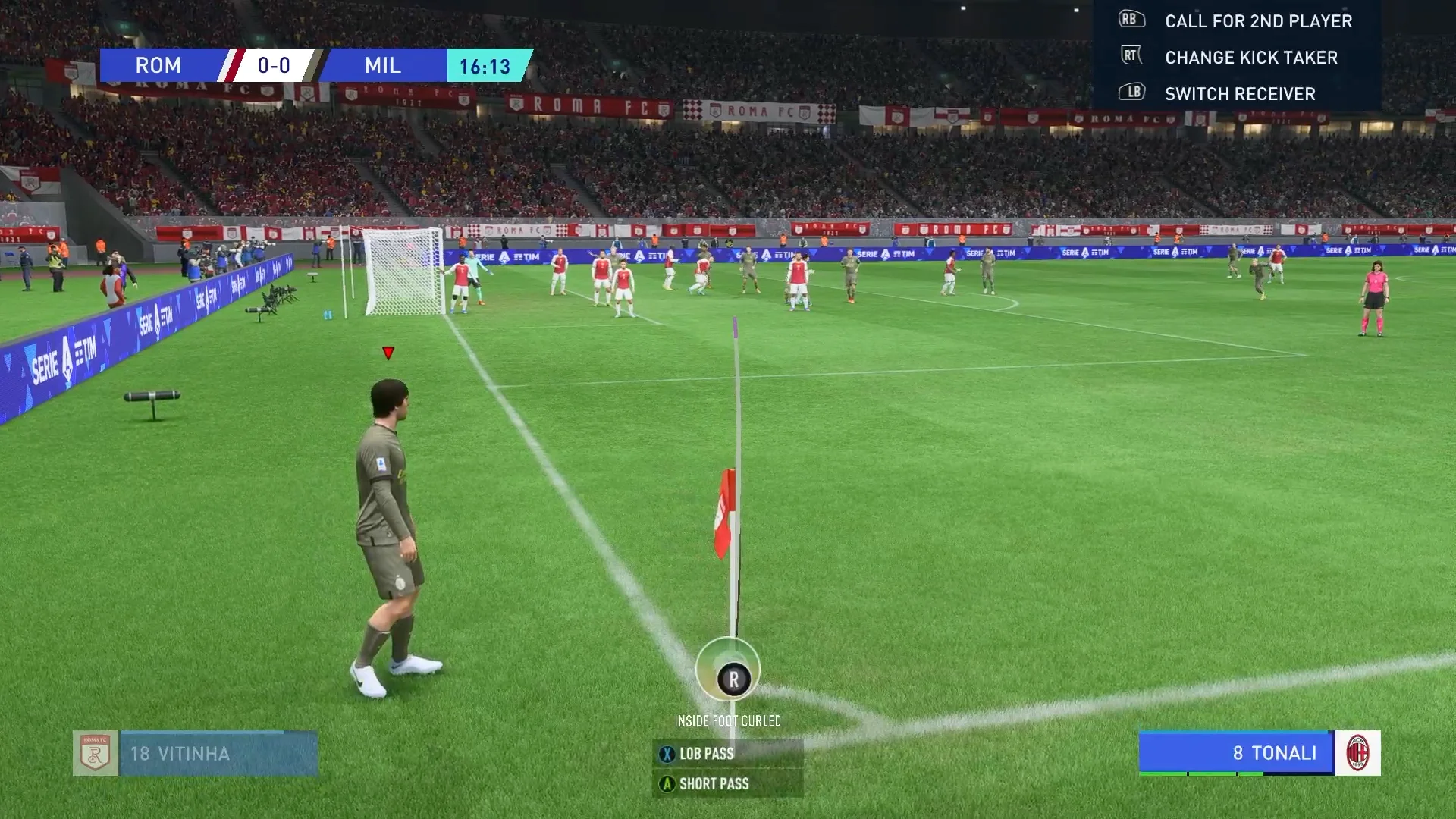The height and width of the screenshot is (819, 1456).
Task: Click the R stick inside foot curled icon
Action: click(x=733, y=679)
